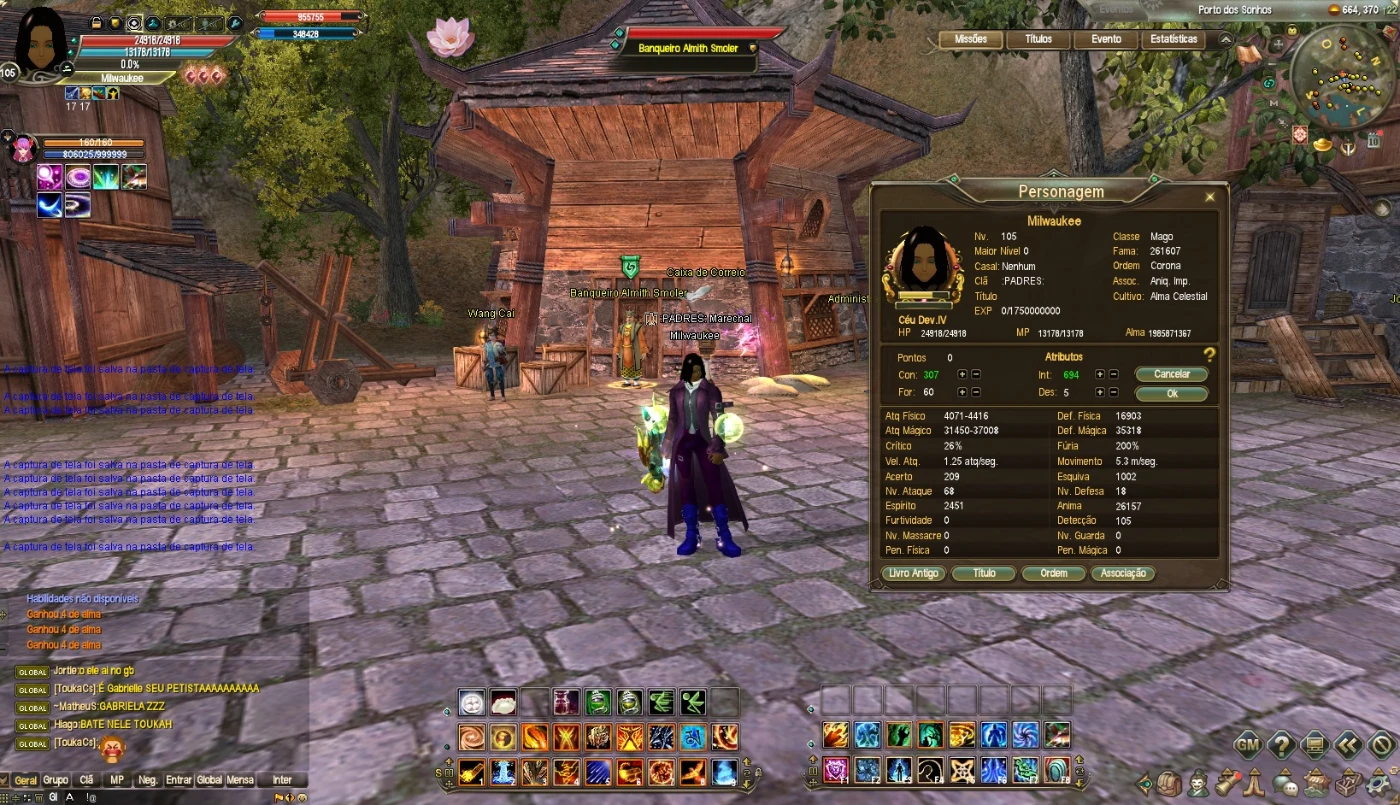Switch chat to the Clã channel
Viewport: 1400px width, 805px height.
point(87,780)
